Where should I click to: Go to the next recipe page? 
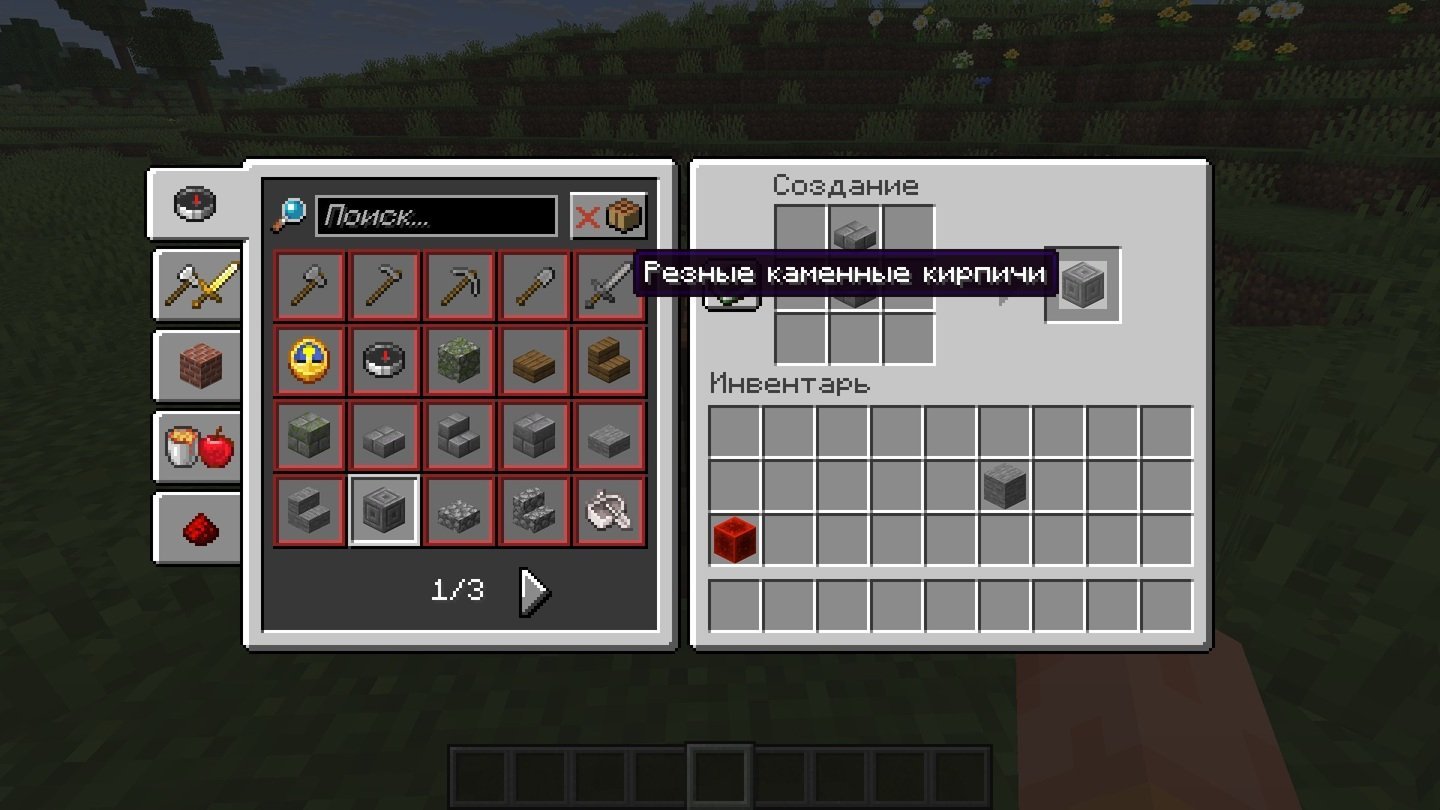[534, 593]
